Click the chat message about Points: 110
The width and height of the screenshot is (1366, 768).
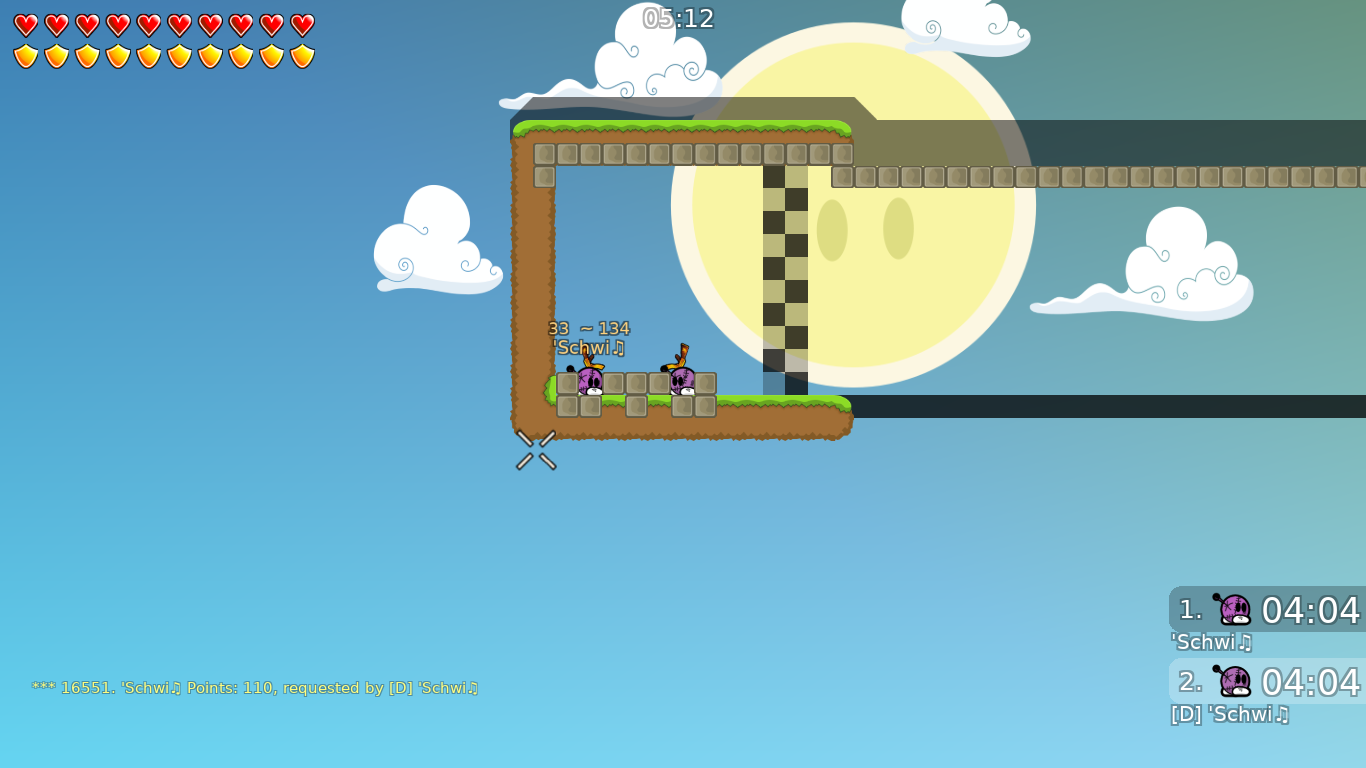(x=255, y=687)
